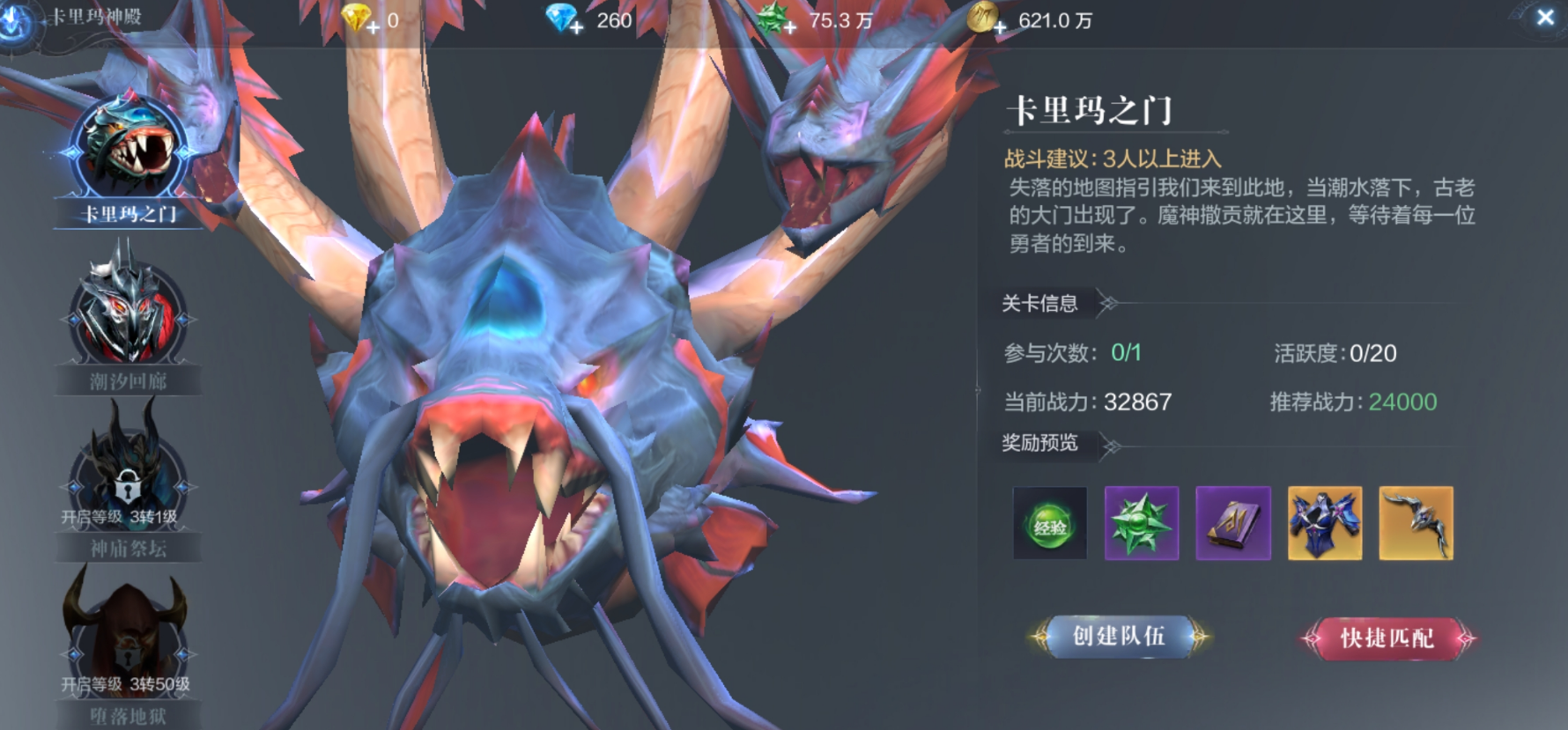Inspect the bow weapon reward
The image size is (1568, 730).
coord(1416,524)
